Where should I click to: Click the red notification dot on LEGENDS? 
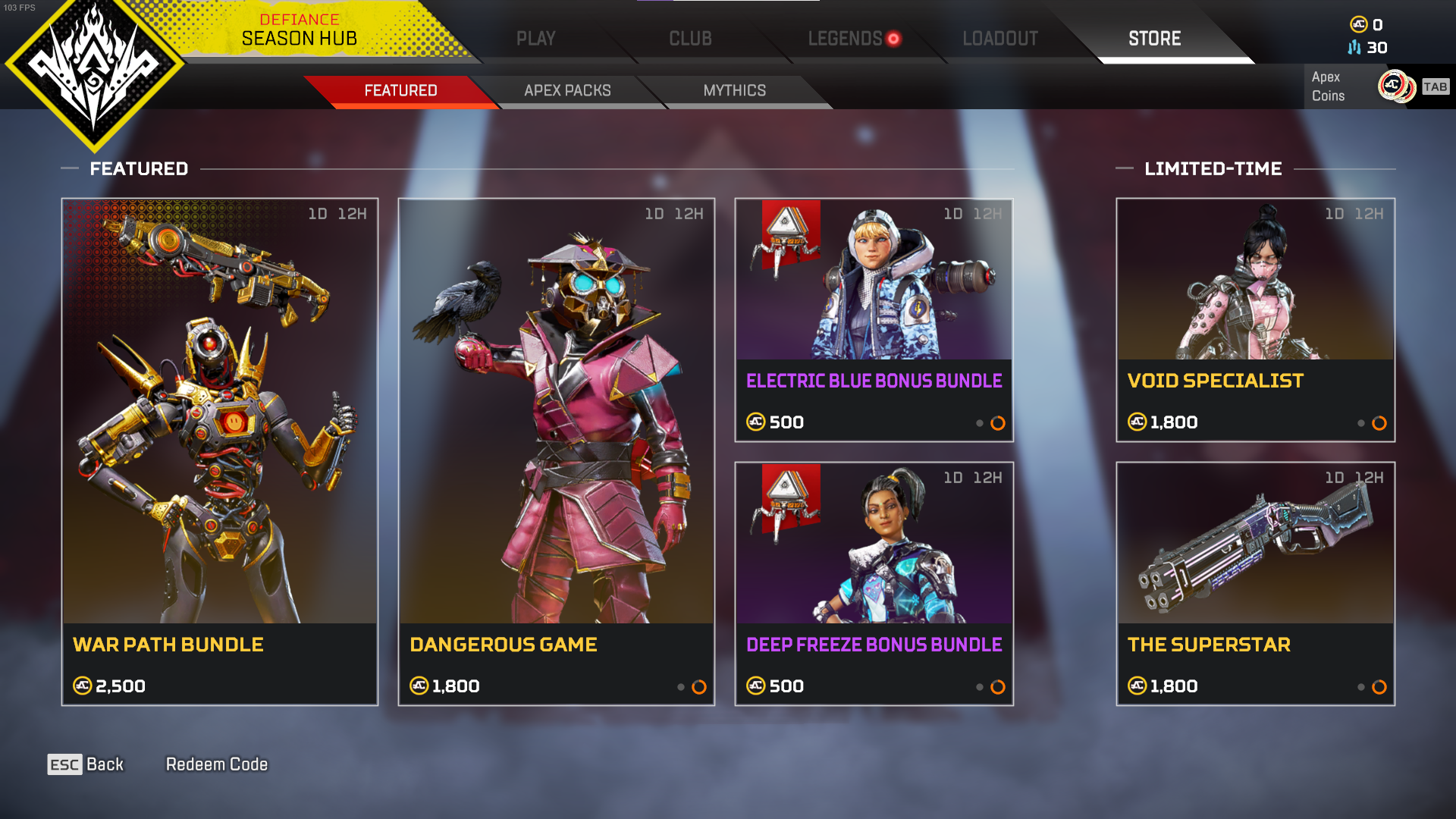click(894, 39)
